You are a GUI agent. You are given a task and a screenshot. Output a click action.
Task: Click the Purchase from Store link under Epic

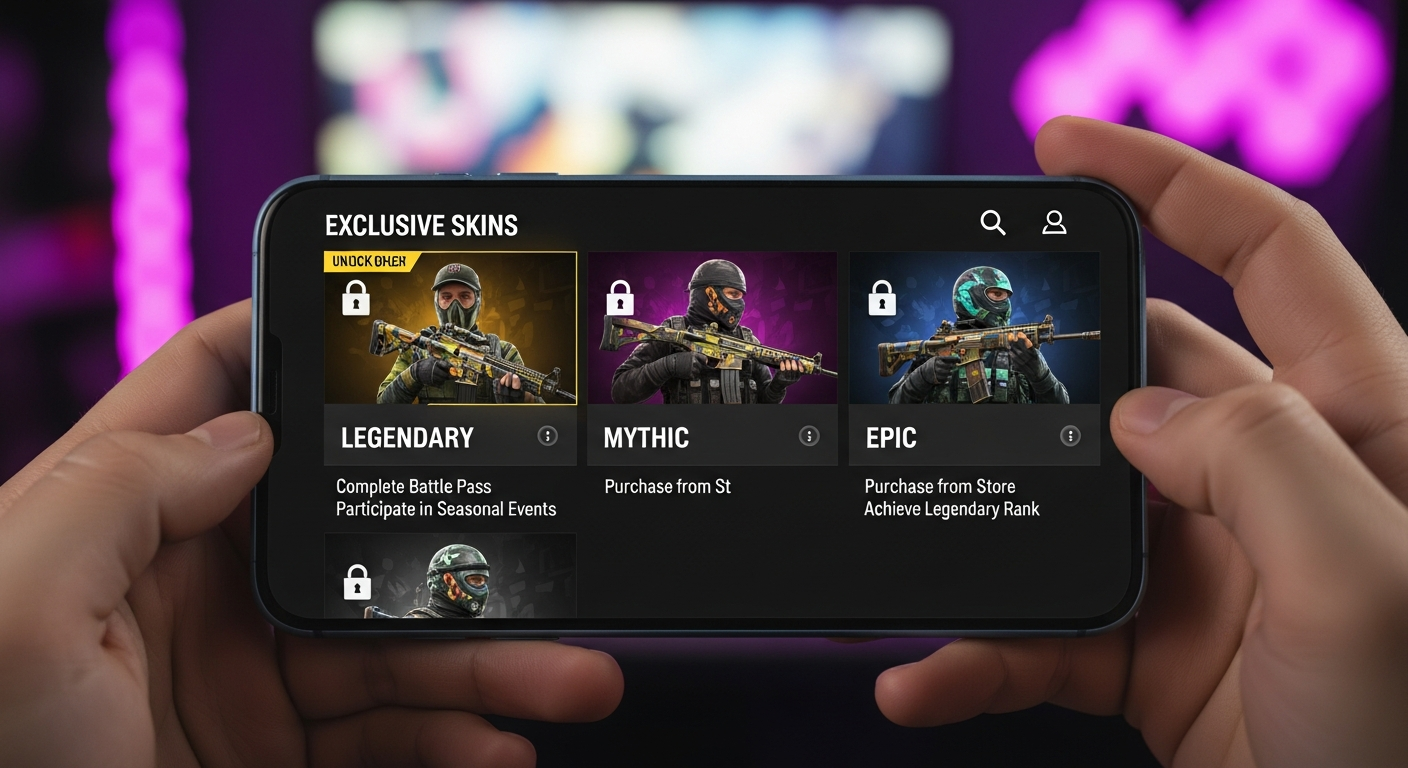(939, 486)
